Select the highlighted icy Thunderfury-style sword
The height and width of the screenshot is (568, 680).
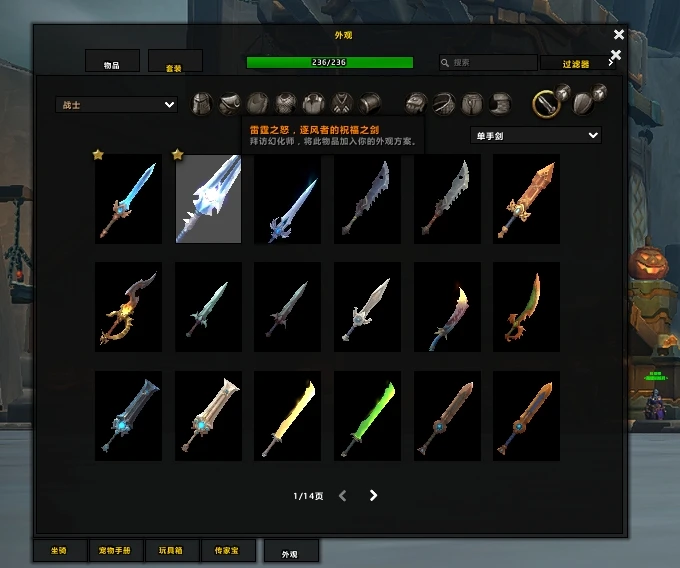pos(209,199)
